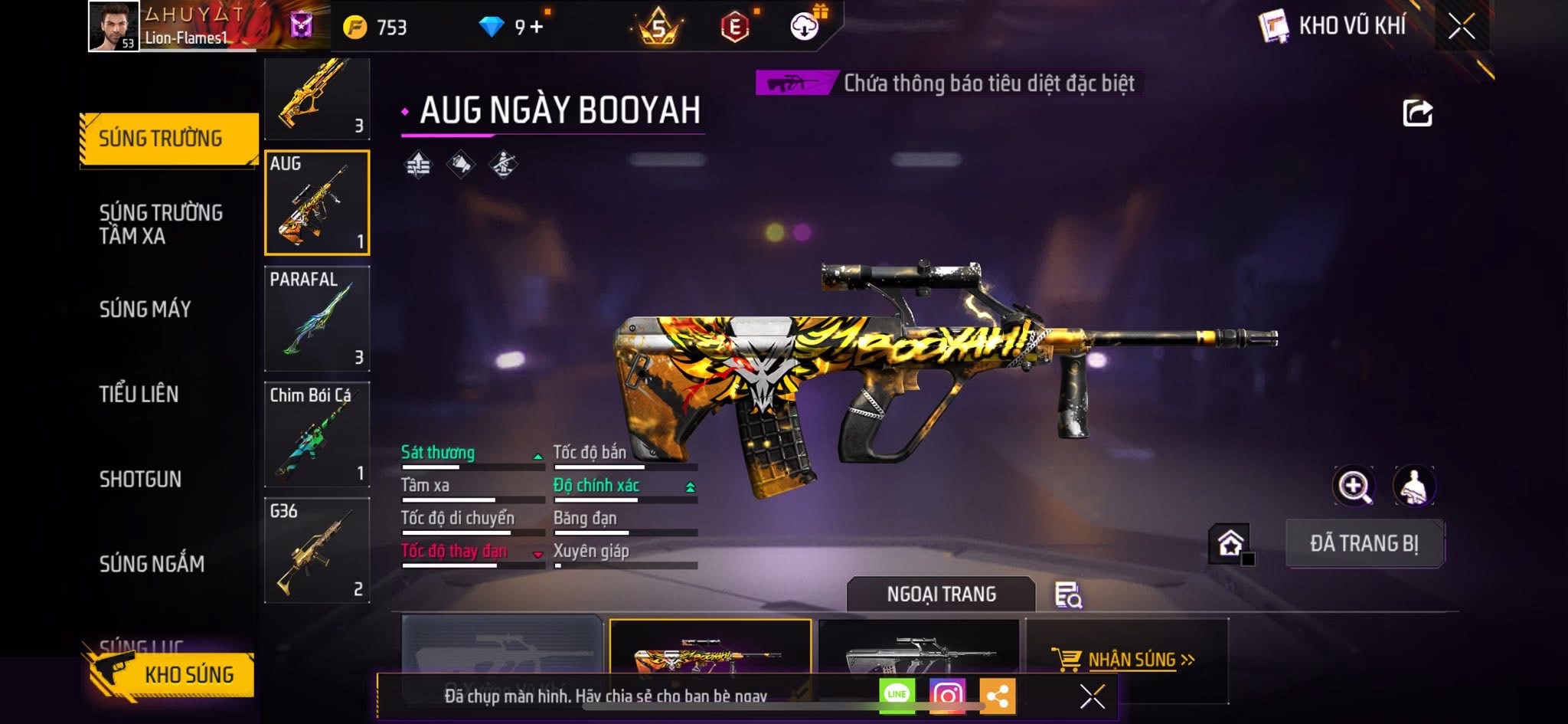Select the G36 weapon slot

317,550
